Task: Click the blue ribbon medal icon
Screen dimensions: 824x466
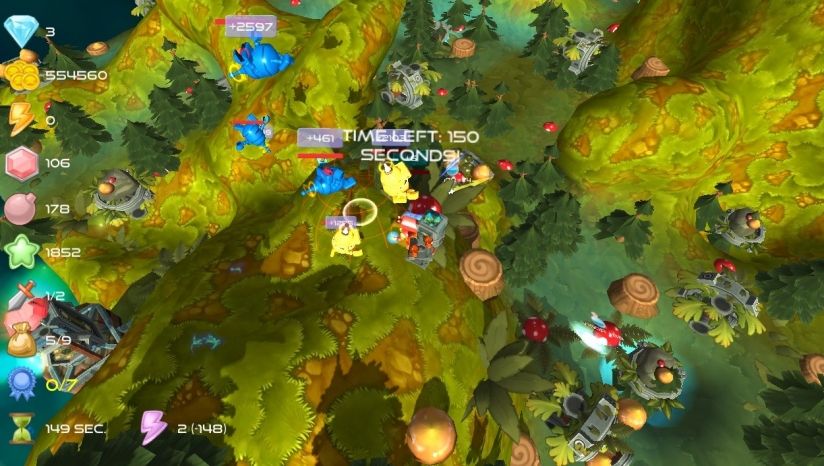Action: (21, 383)
